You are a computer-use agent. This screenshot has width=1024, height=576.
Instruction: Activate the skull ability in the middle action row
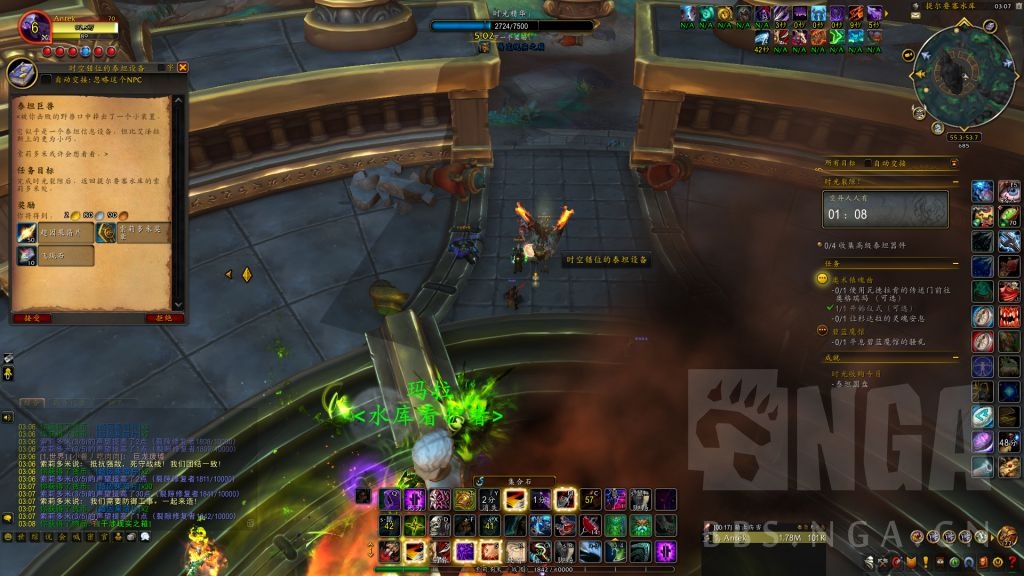pos(438,525)
